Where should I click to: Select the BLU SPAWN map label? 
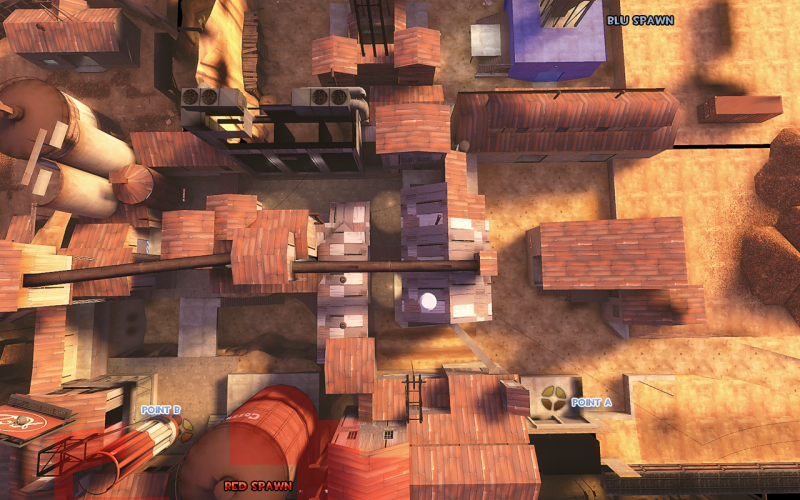tap(640, 20)
